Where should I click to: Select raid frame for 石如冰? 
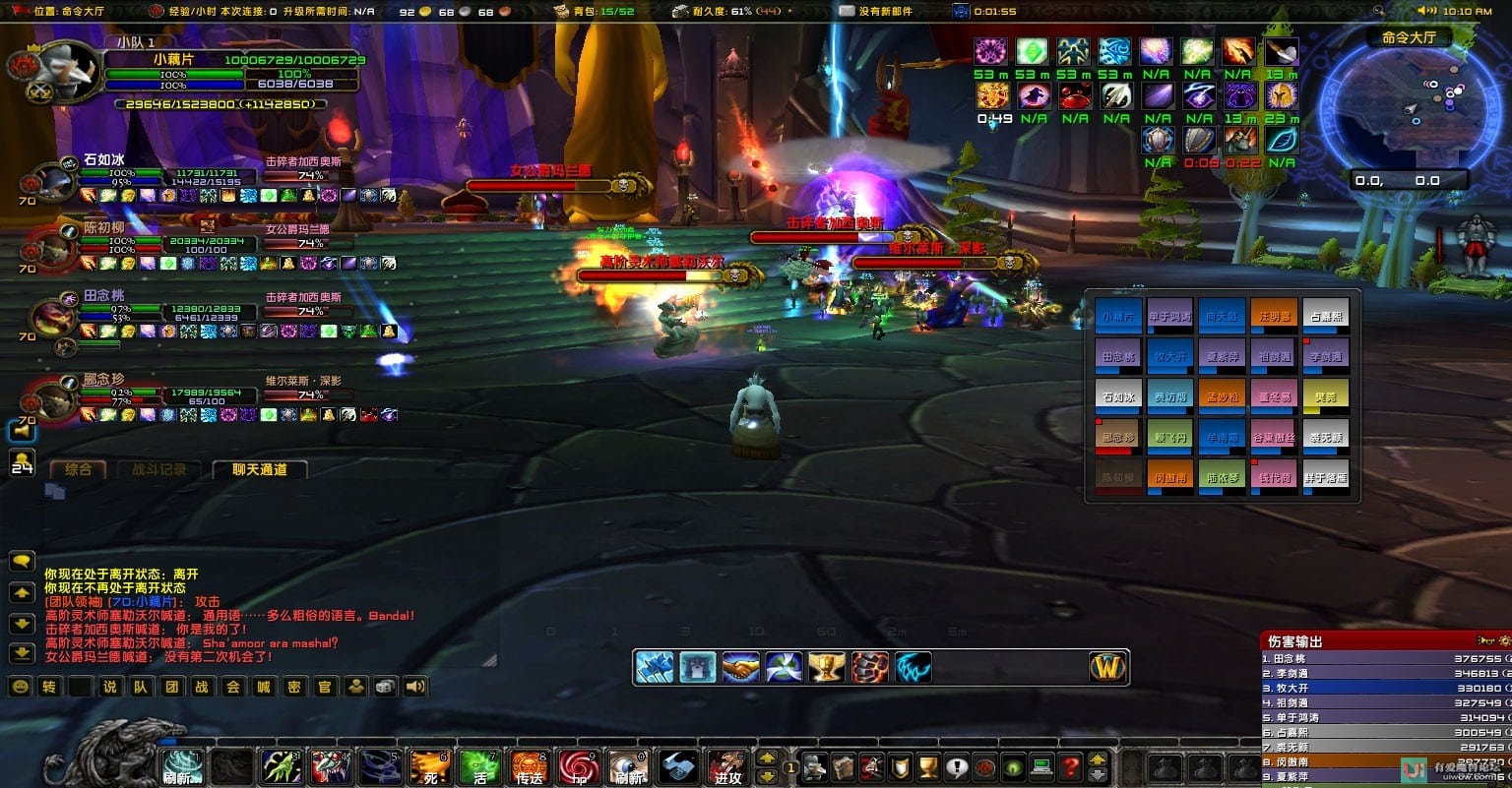point(1118,396)
